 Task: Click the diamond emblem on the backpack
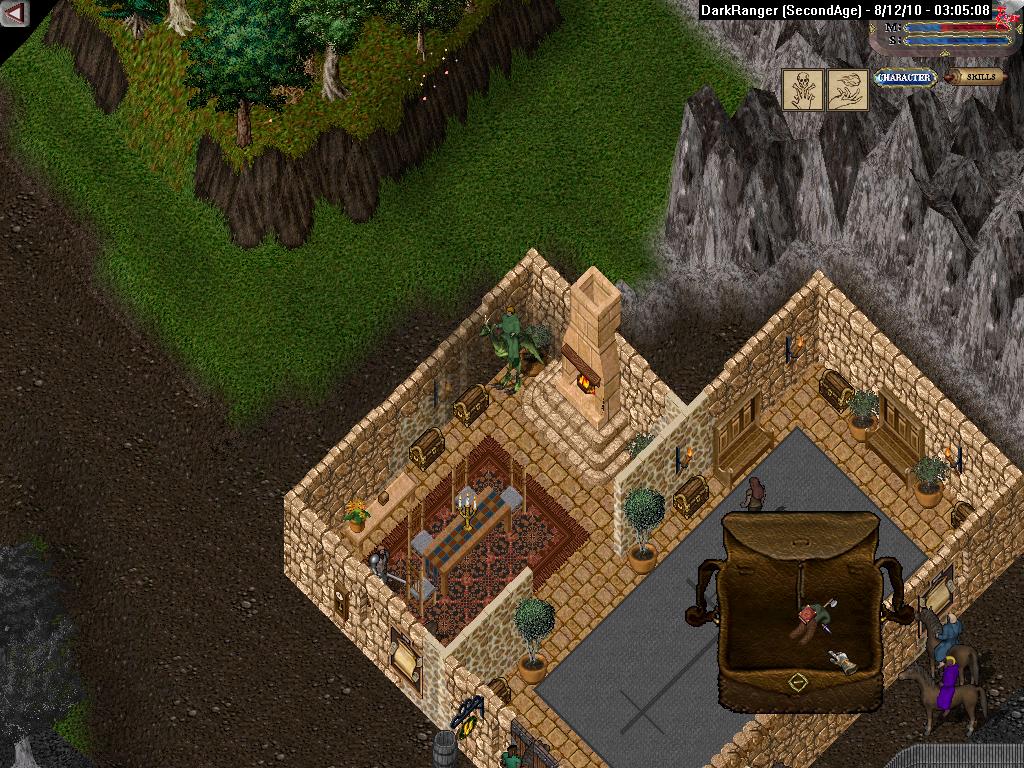coord(797,683)
